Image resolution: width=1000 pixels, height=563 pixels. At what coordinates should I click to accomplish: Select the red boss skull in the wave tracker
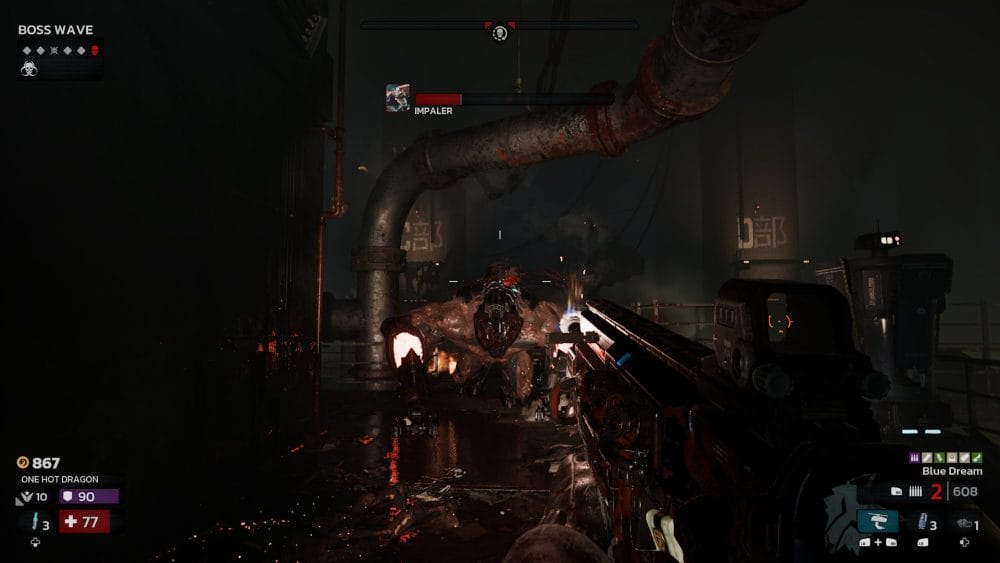[95, 50]
